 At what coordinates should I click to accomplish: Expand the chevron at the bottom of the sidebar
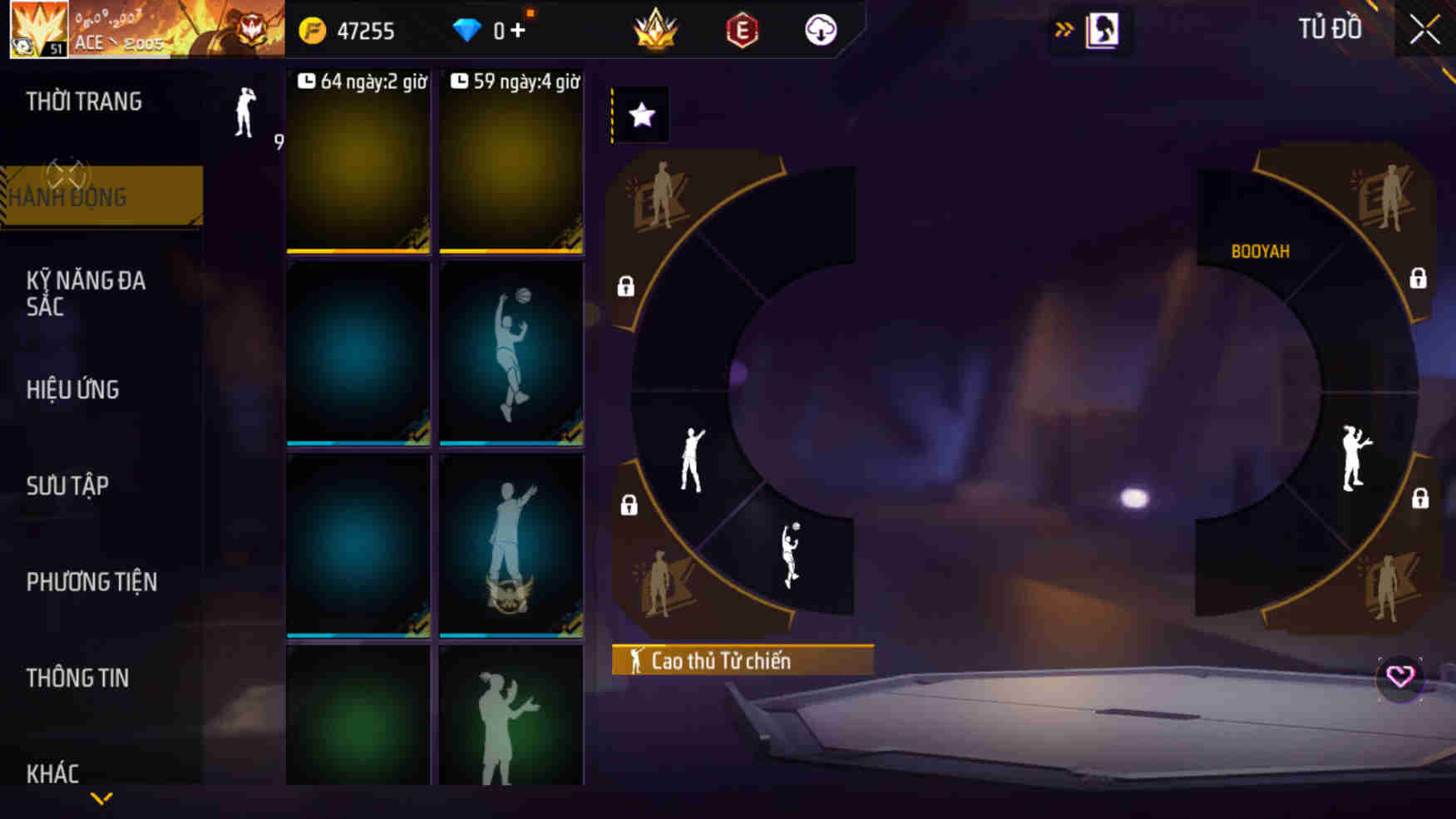click(102, 797)
